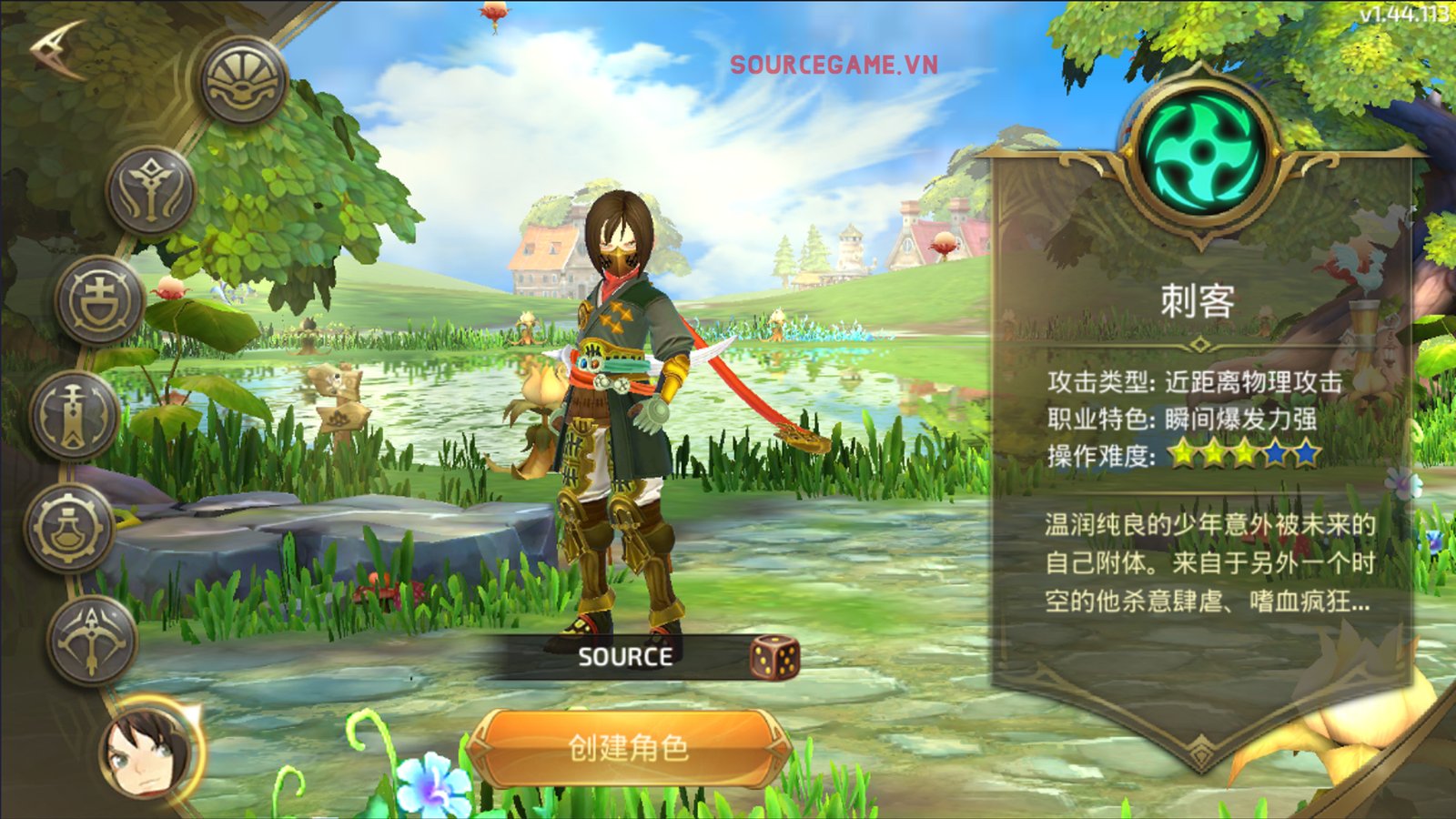Select the cross shield class emblem

pyautogui.click(x=99, y=300)
